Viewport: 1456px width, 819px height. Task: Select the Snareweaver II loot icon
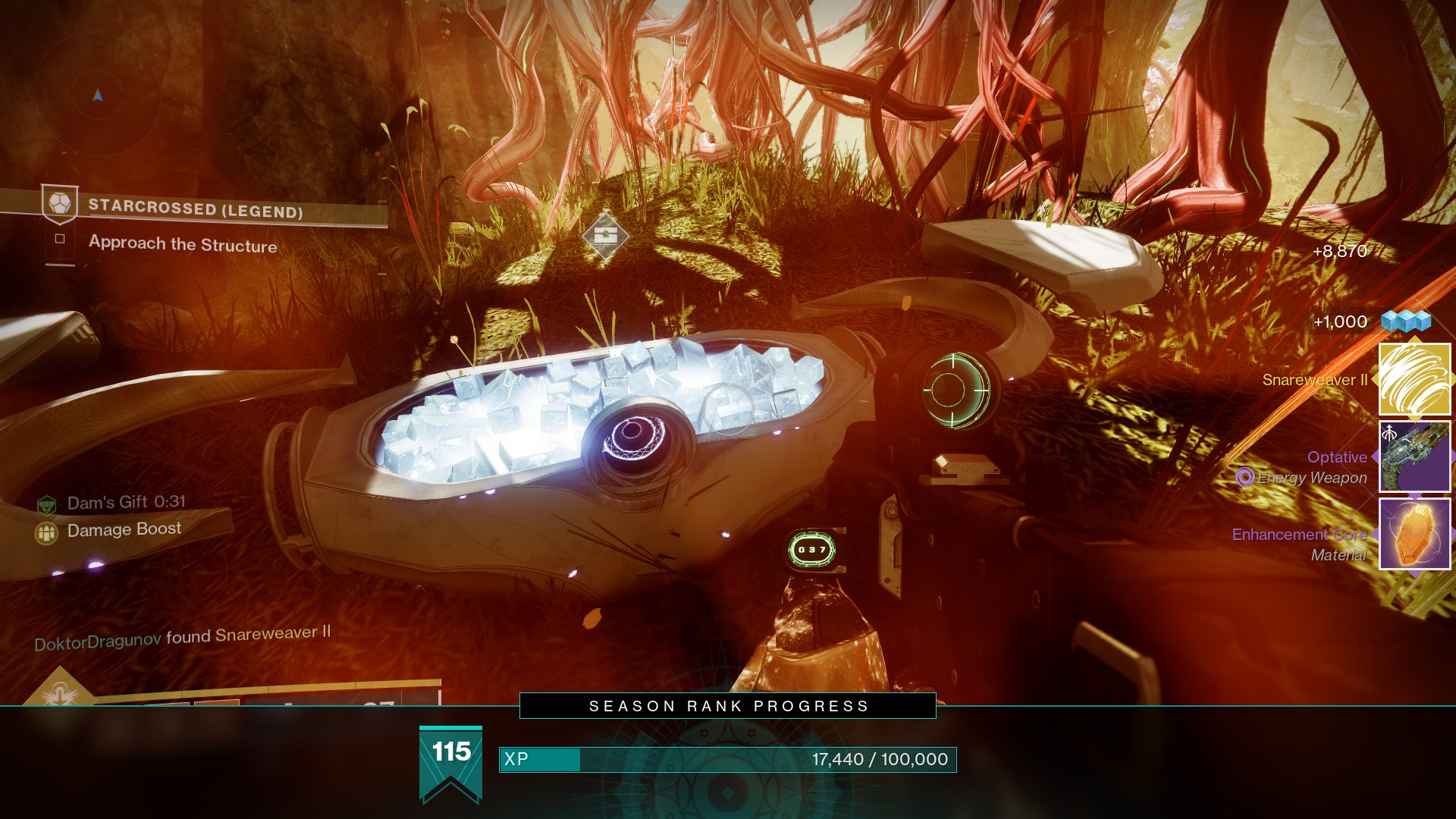pyautogui.click(x=1414, y=380)
